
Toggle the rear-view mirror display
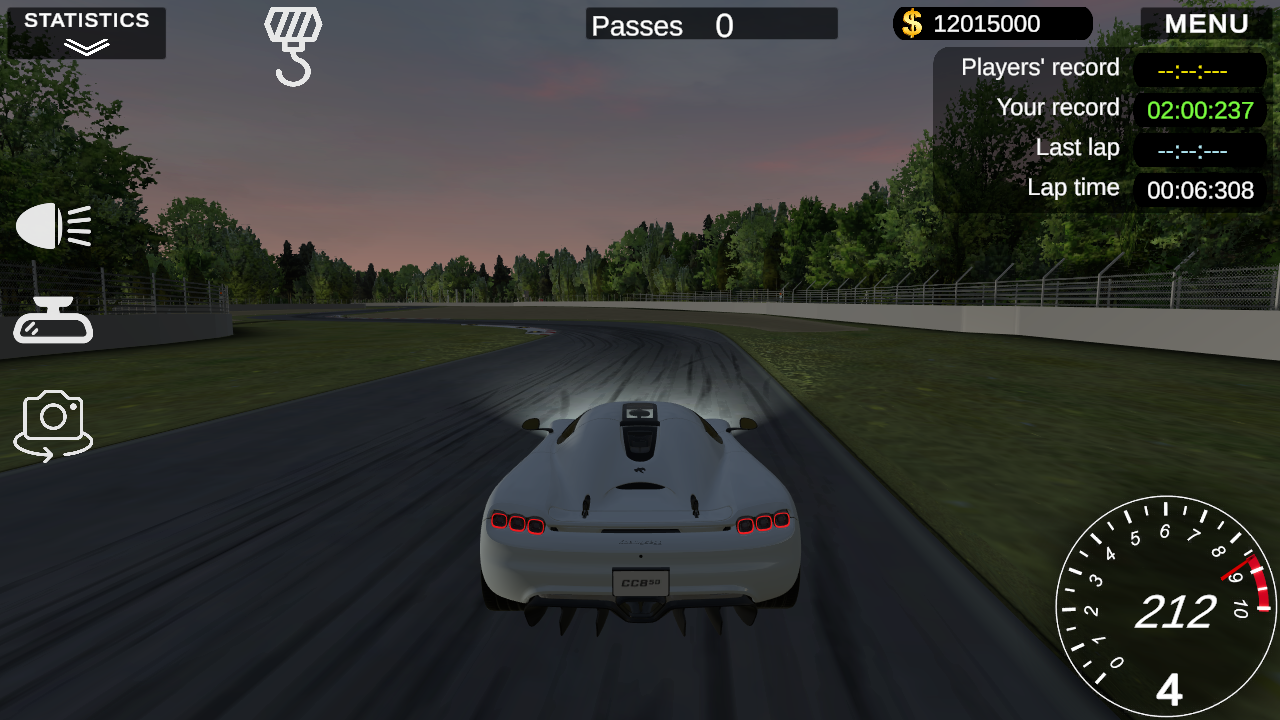(52, 320)
